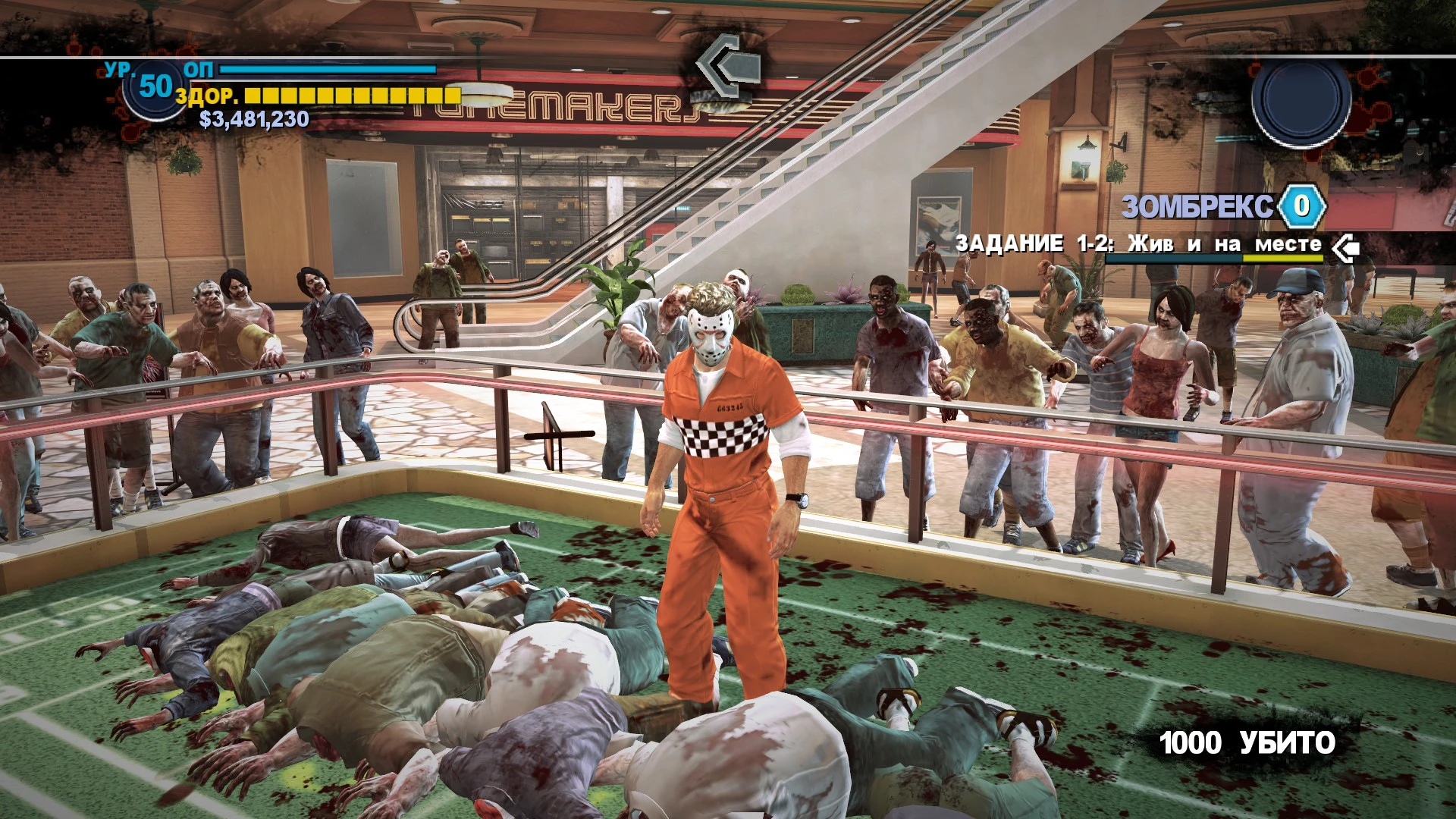Click the level 50 badge

pyautogui.click(x=155, y=87)
